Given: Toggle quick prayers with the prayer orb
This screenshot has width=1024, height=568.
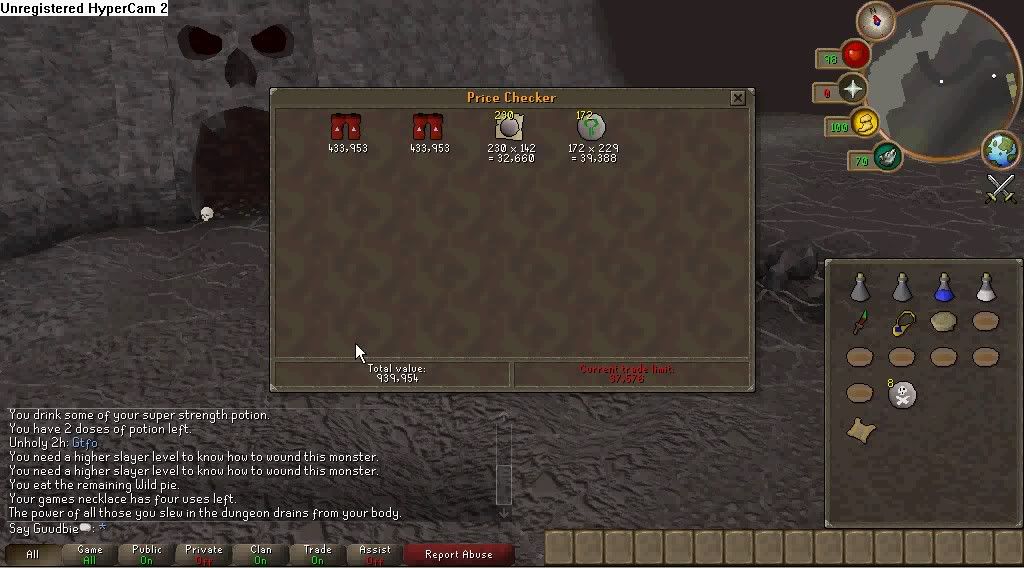Looking at the screenshot, I should click(853, 90).
